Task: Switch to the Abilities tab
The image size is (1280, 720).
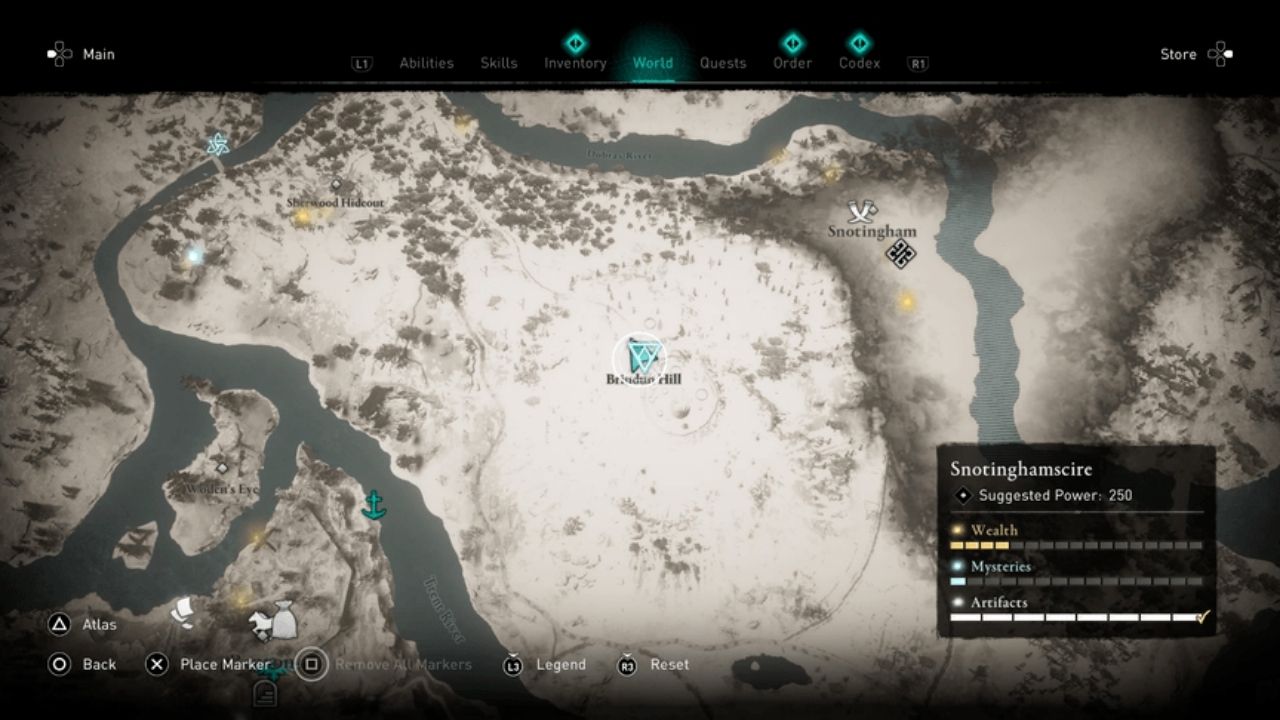Action: pos(426,63)
